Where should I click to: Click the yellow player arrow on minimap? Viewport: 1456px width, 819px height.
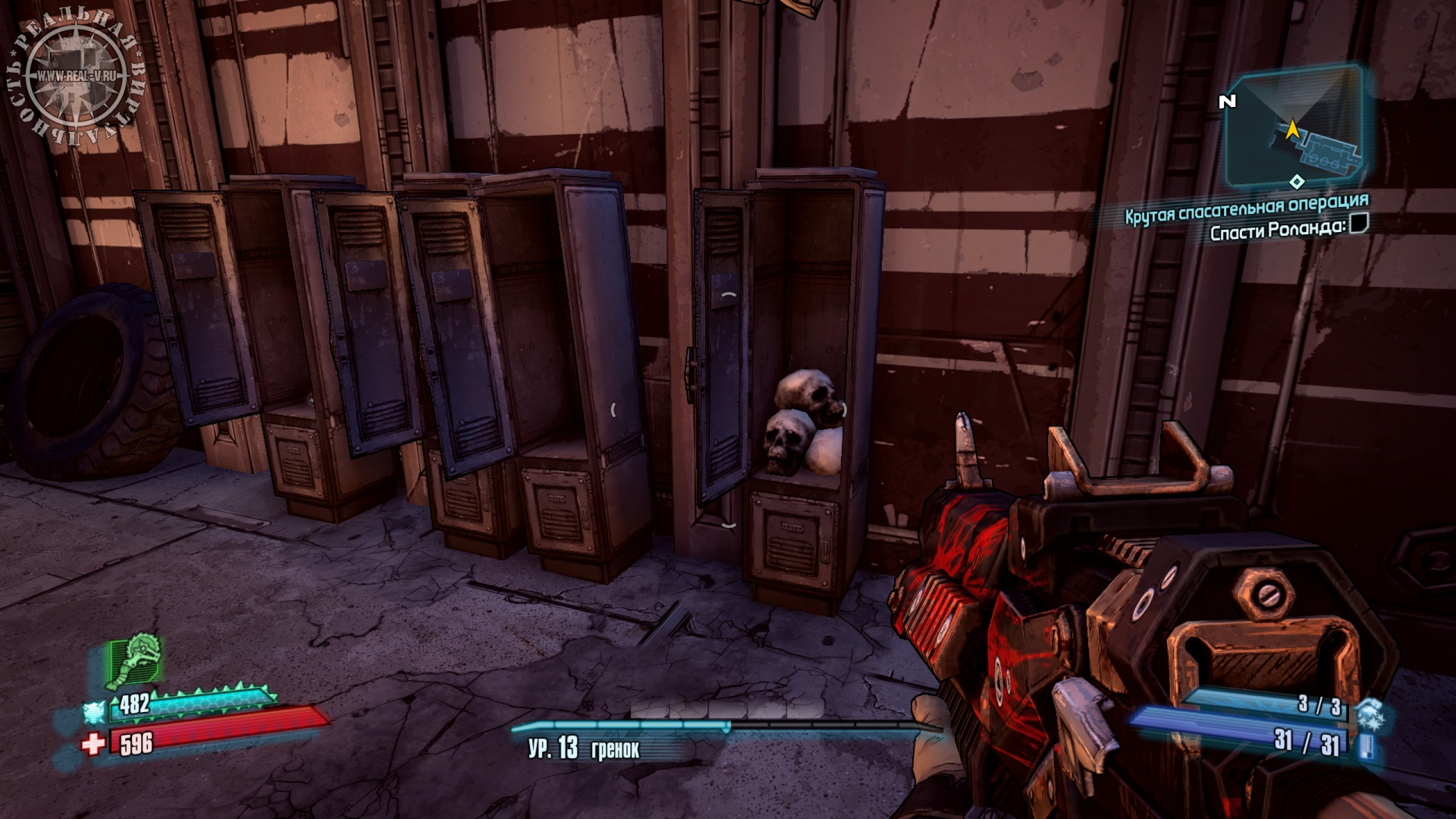pos(1292,130)
